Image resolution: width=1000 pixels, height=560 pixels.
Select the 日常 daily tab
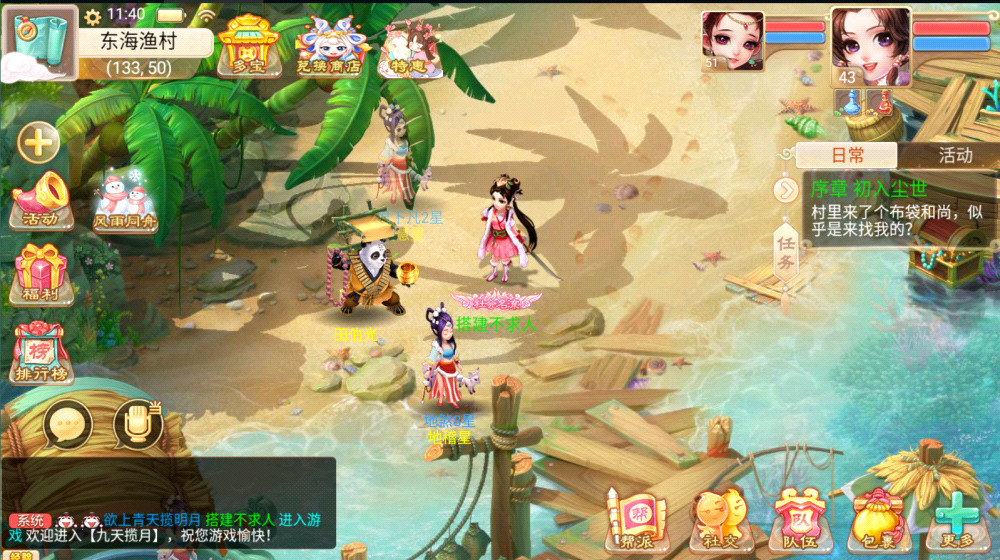coord(848,155)
